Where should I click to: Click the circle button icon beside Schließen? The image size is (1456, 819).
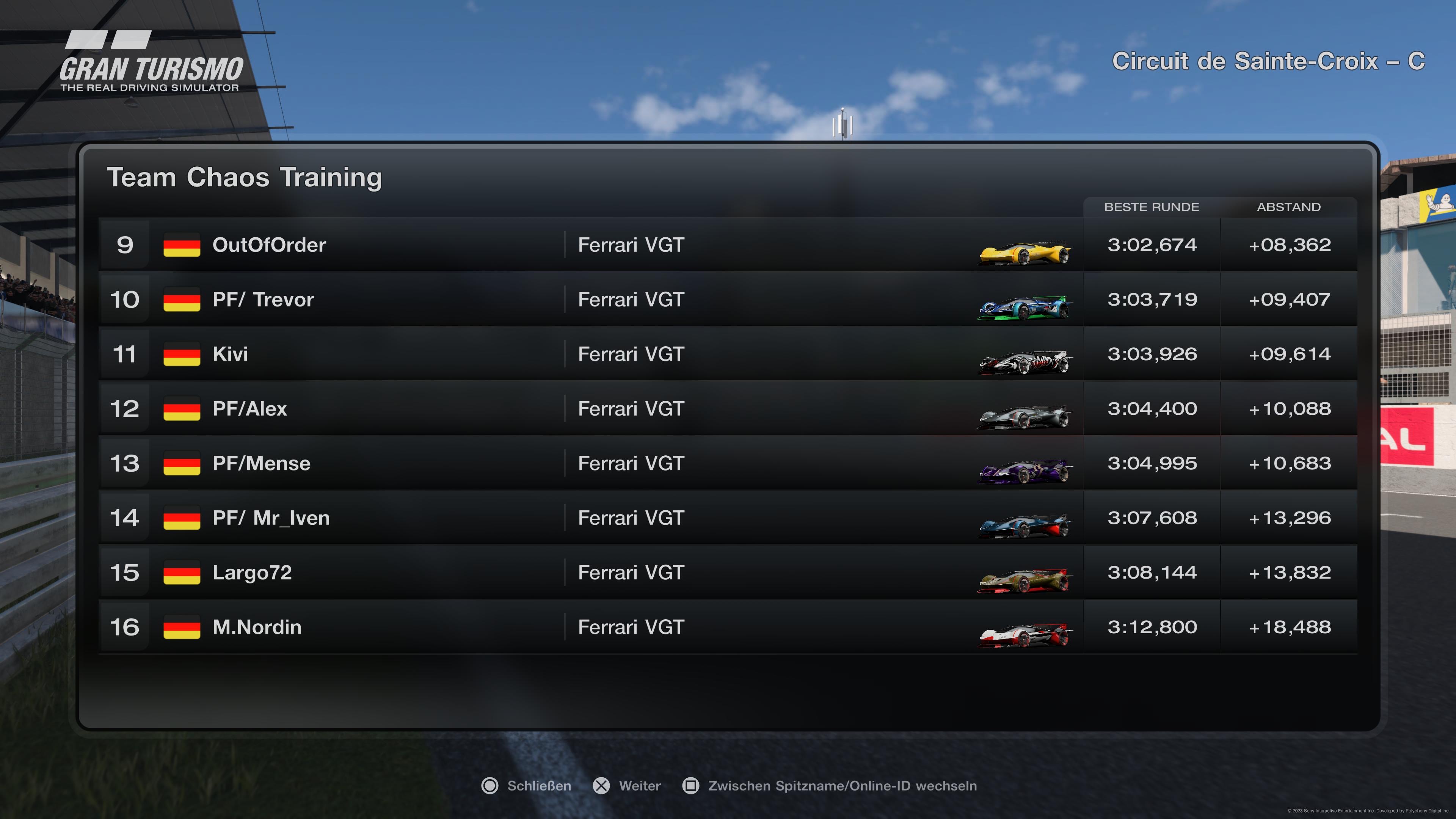point(490,786)
